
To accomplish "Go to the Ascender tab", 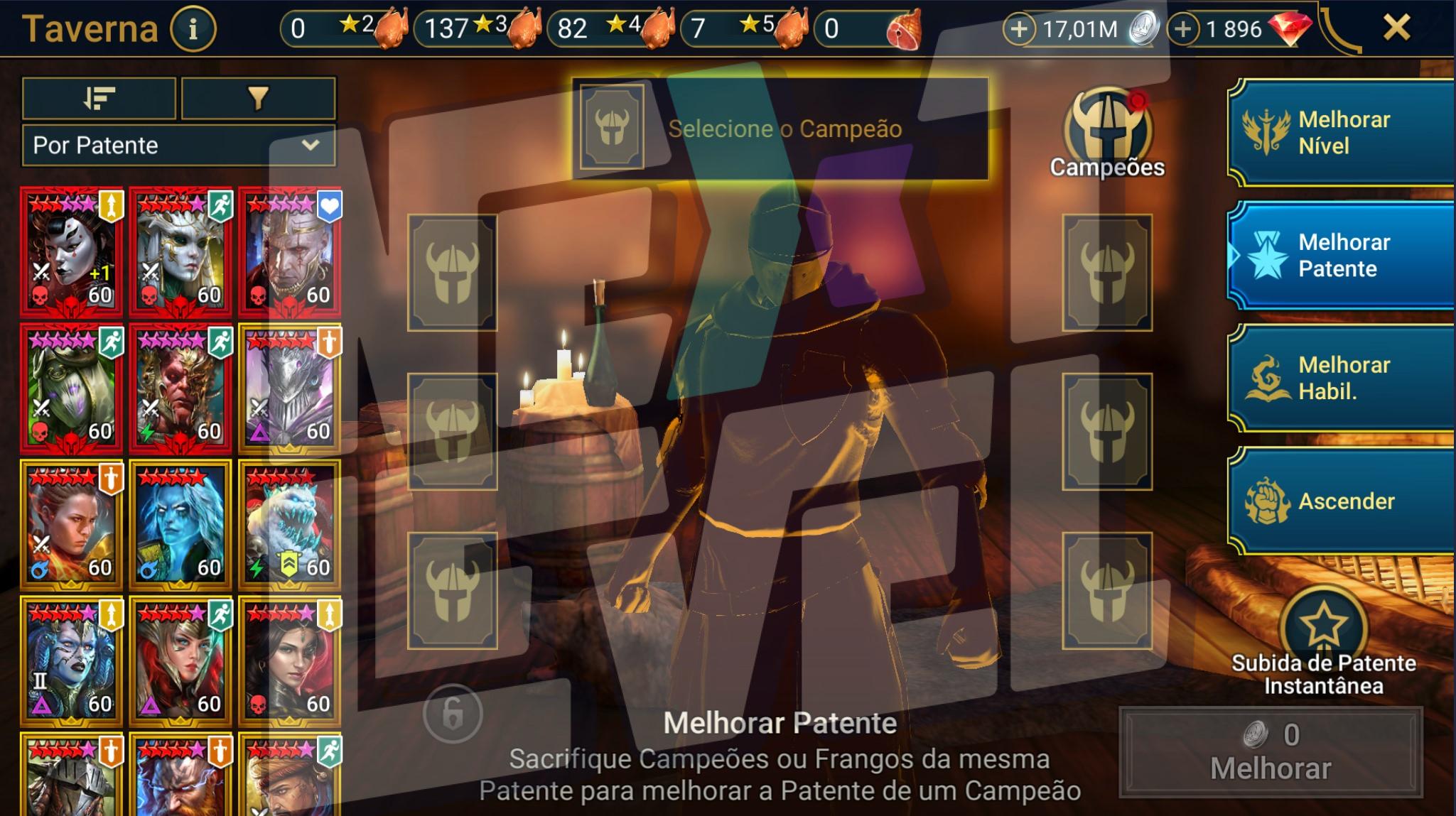I will point(1342,501).
